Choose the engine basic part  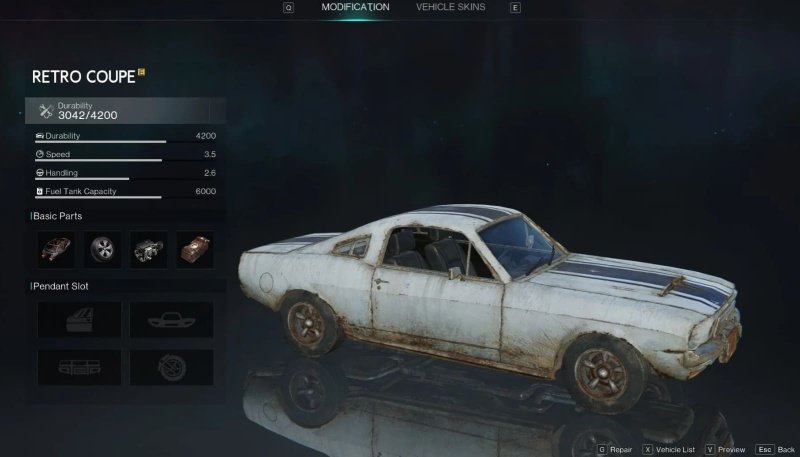click(x=149, y=250)
